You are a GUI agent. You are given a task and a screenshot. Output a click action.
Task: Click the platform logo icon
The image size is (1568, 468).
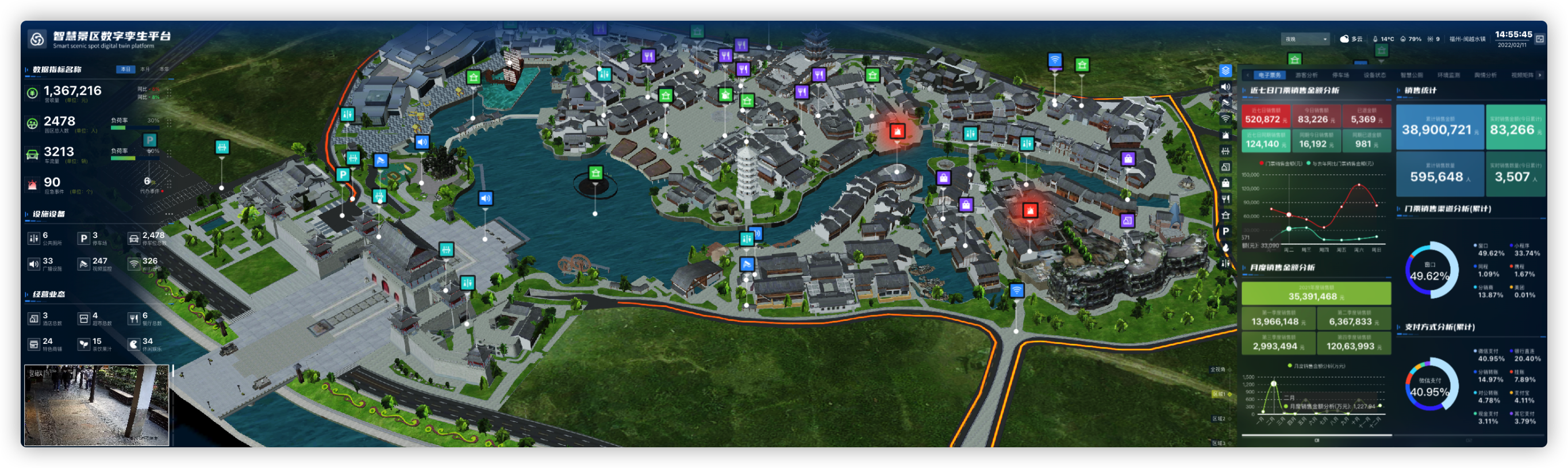tap(37, 40)
